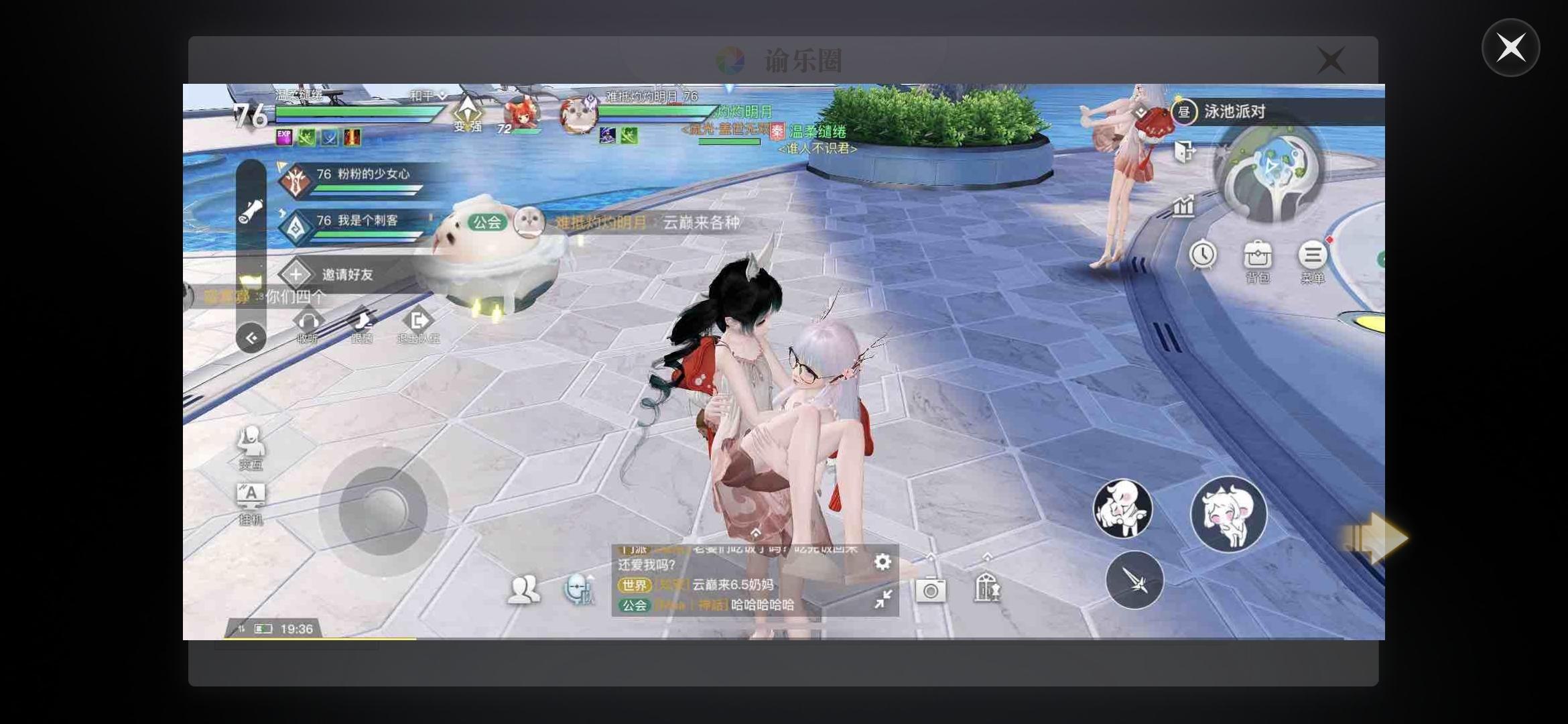Viewport: 1568px width, 724px height.
Task: Select the 世界 world chat channel tag
Action: (x=635, y=585)
